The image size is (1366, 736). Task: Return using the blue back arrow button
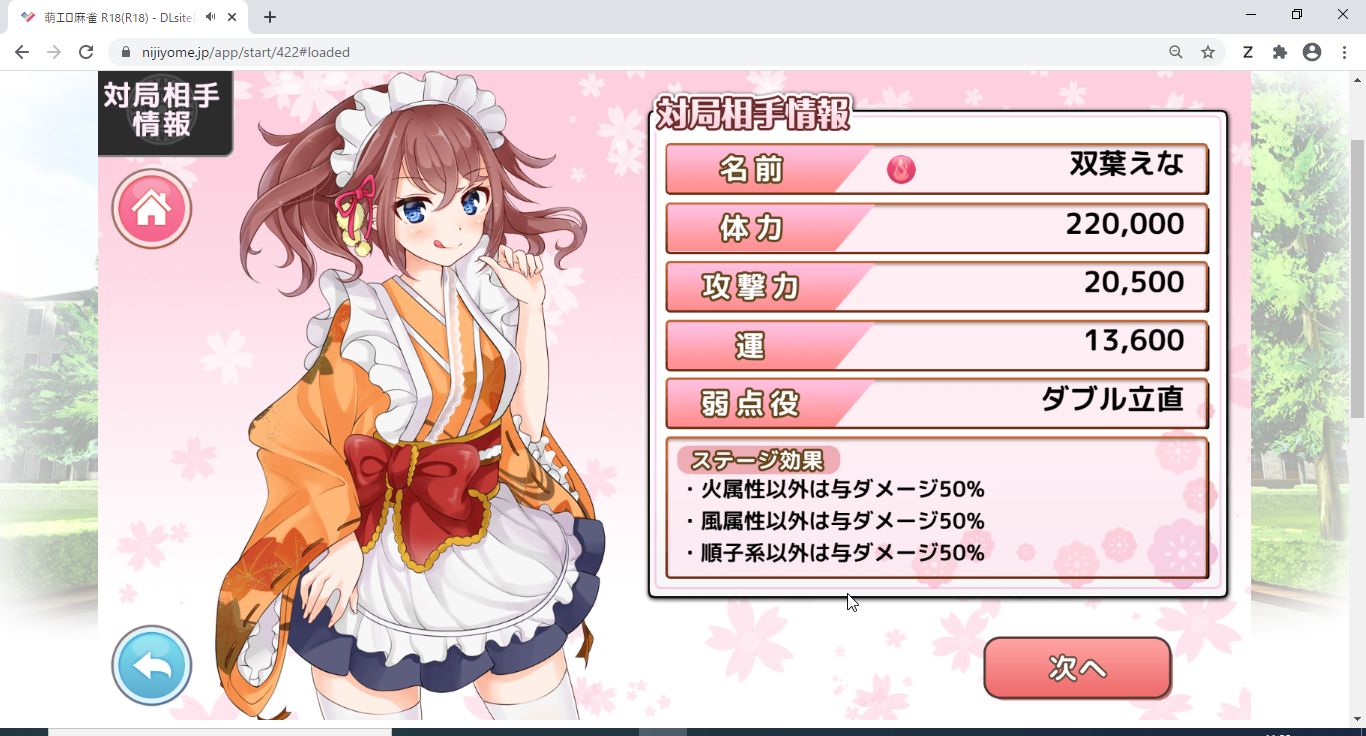pyautogui.click(x=151, y=665)
